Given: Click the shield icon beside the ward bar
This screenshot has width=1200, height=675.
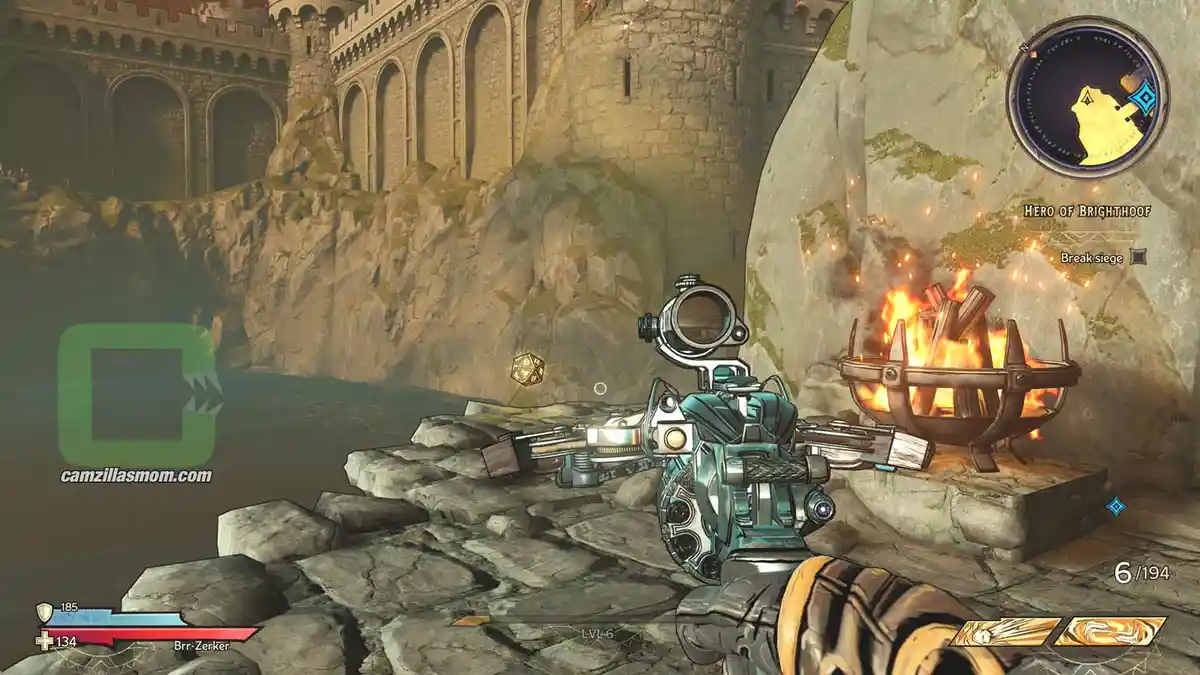Looking at the screenshot, I should (44, 611).
